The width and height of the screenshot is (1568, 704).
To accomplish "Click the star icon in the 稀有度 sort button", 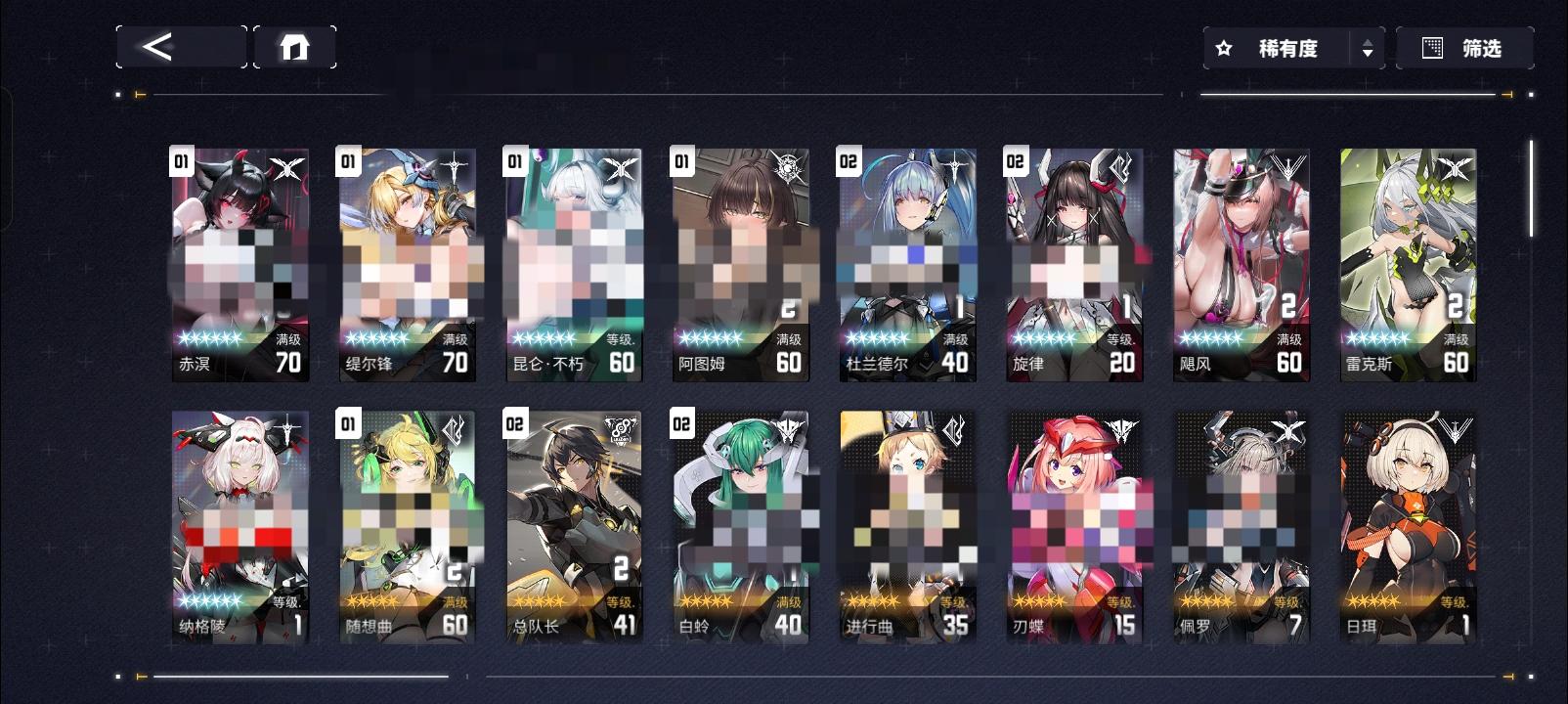I will tap(1227, 47).
